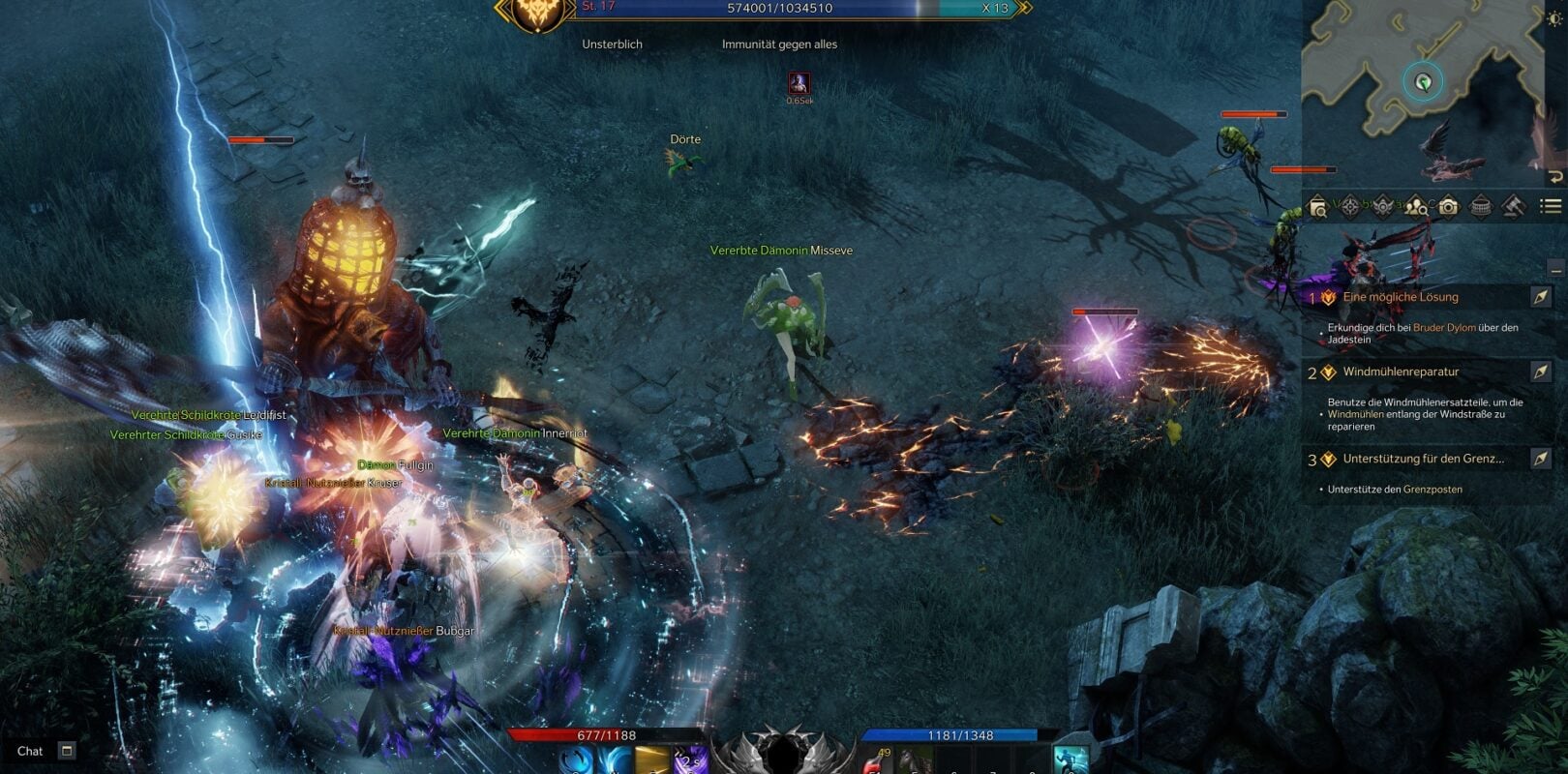Collapse the Windmühlenreparatur quest details

point(1399,372)
